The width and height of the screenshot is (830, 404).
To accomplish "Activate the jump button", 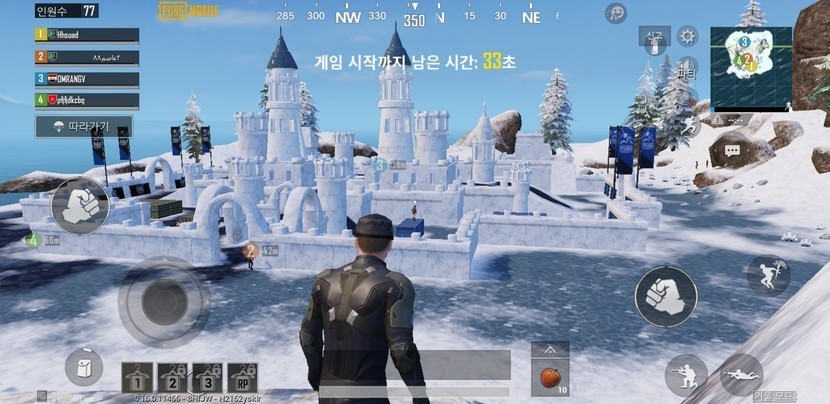I will coord(768,275).
